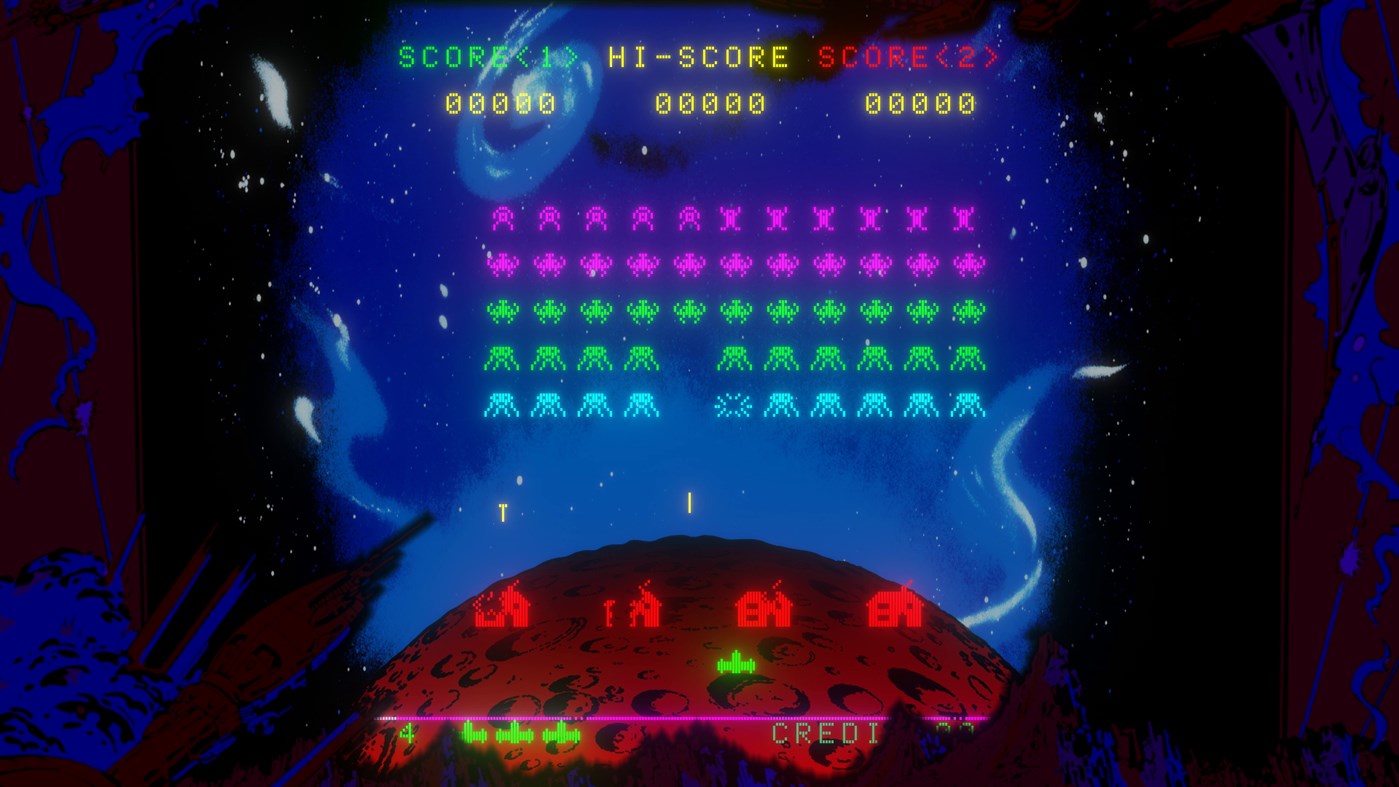
Task: Select the red SCORE<2> header label
Action: (906, 57)
